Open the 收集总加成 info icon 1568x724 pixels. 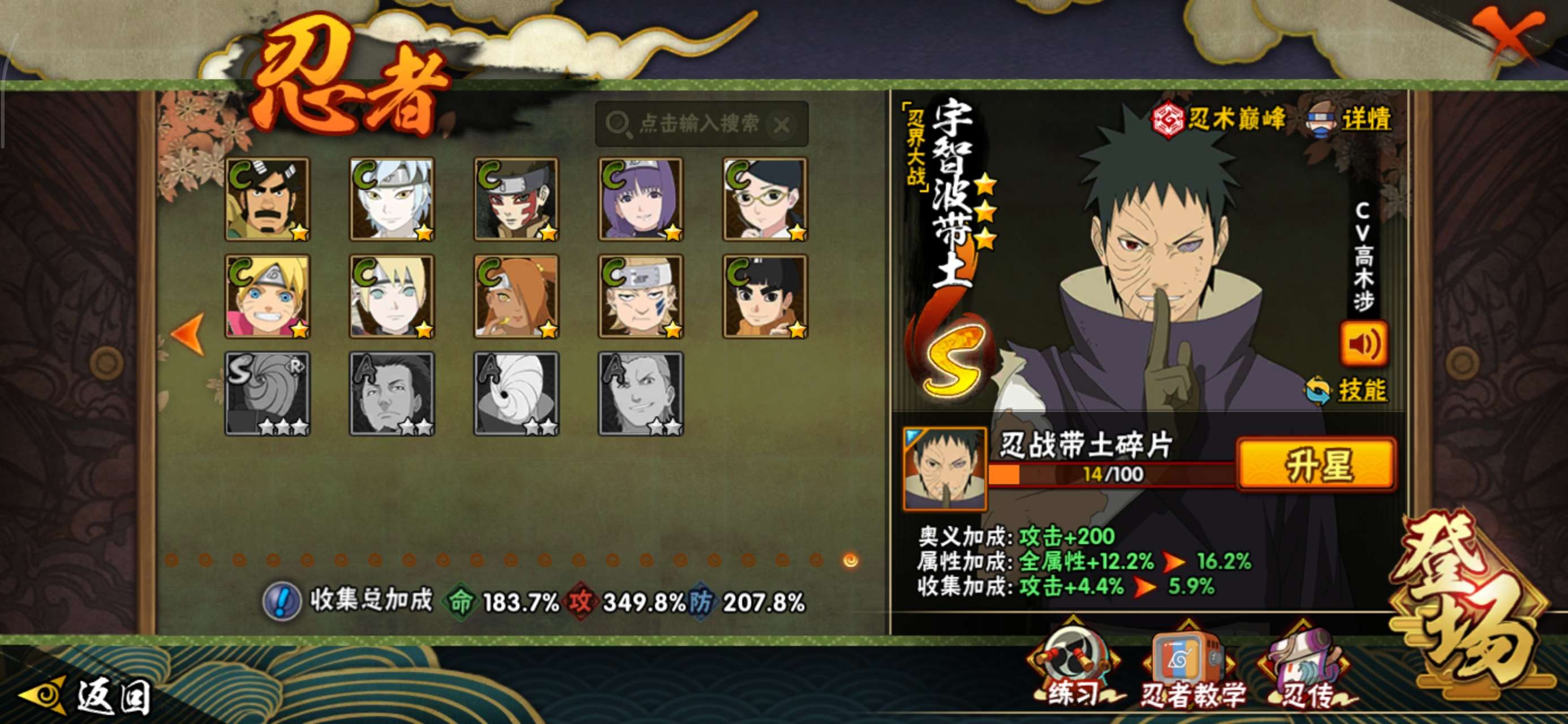click(x=281, y=601)
